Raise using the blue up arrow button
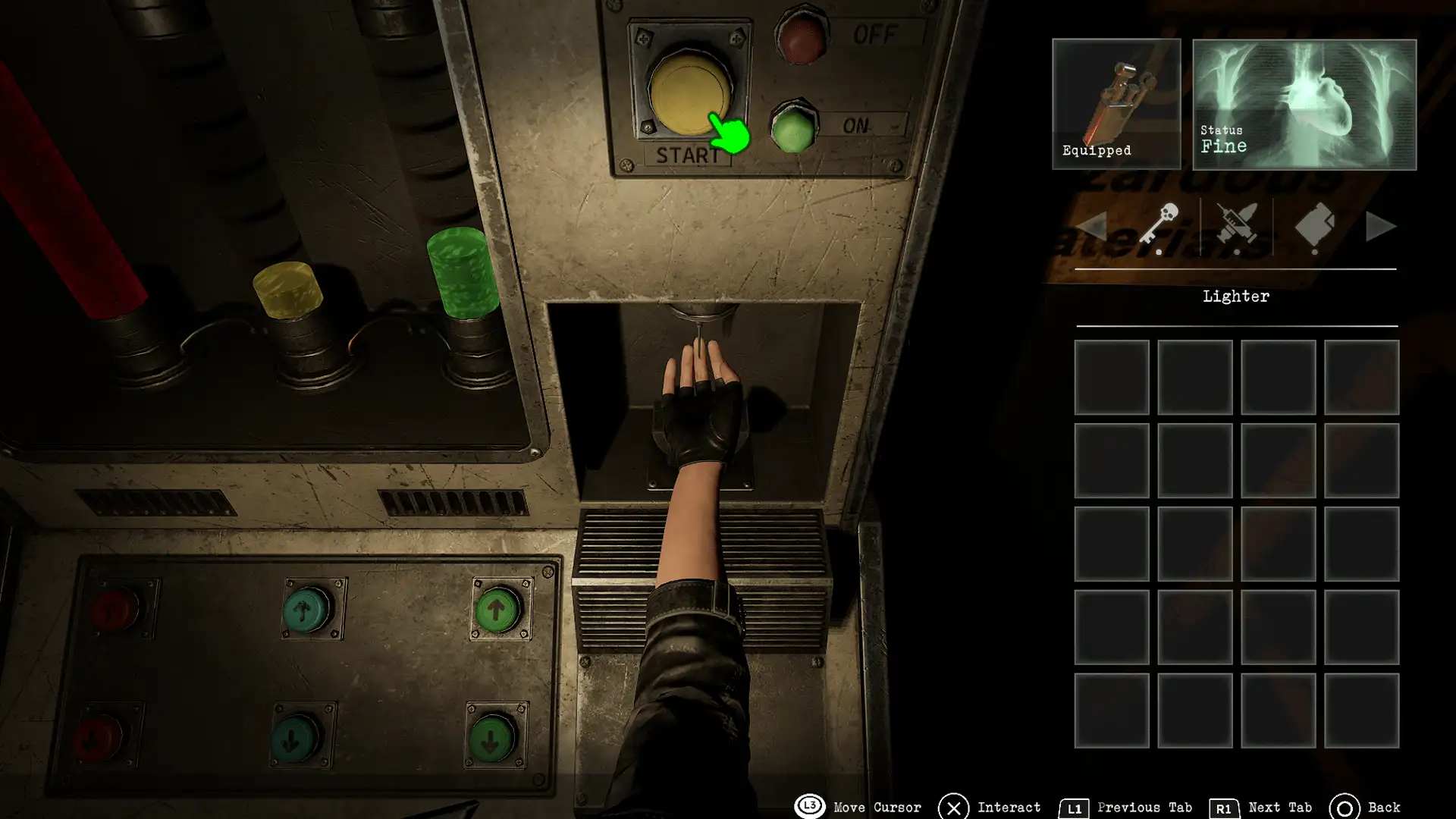 click(x=306, y=610)
